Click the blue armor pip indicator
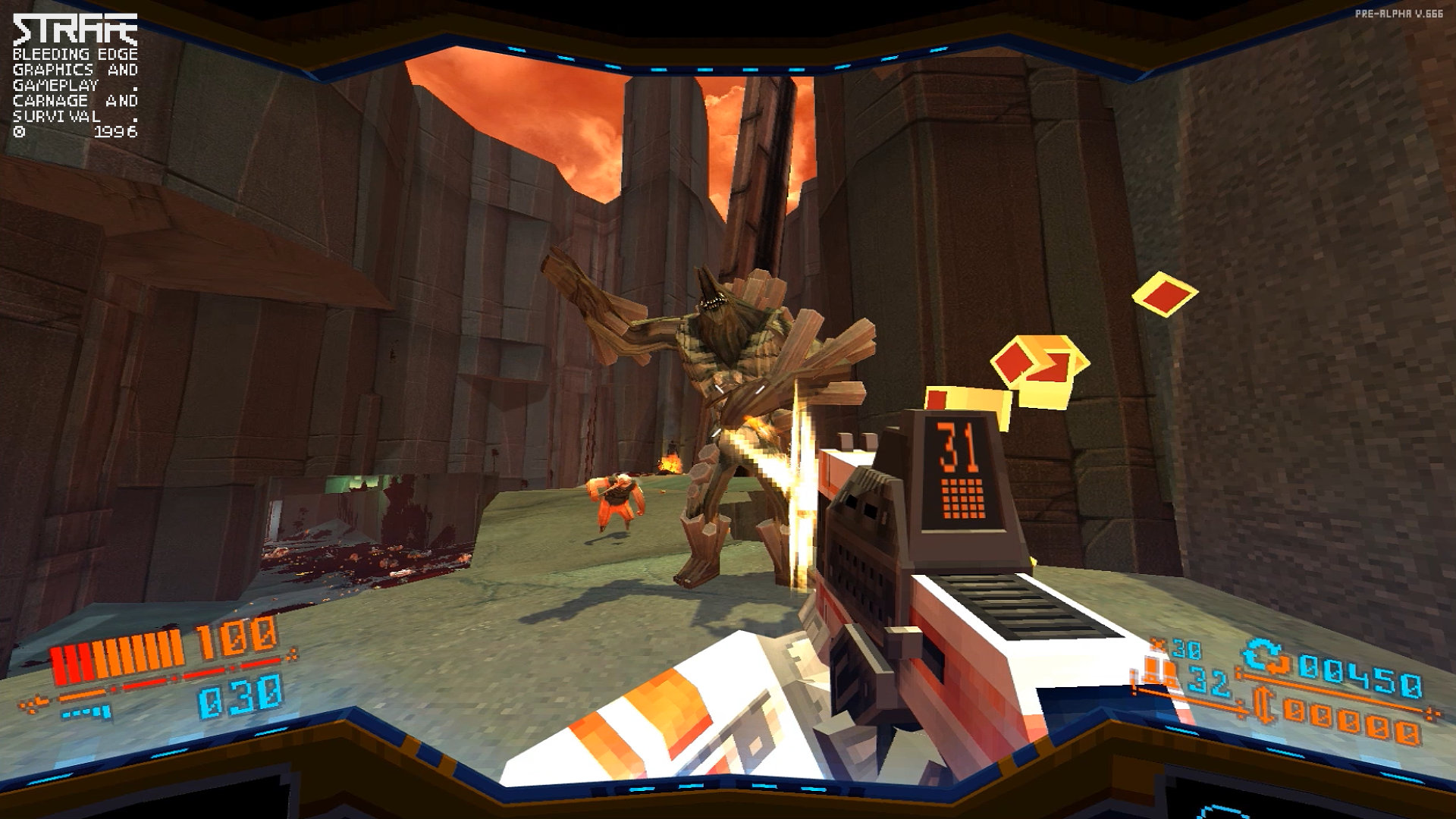 [86, 711]
